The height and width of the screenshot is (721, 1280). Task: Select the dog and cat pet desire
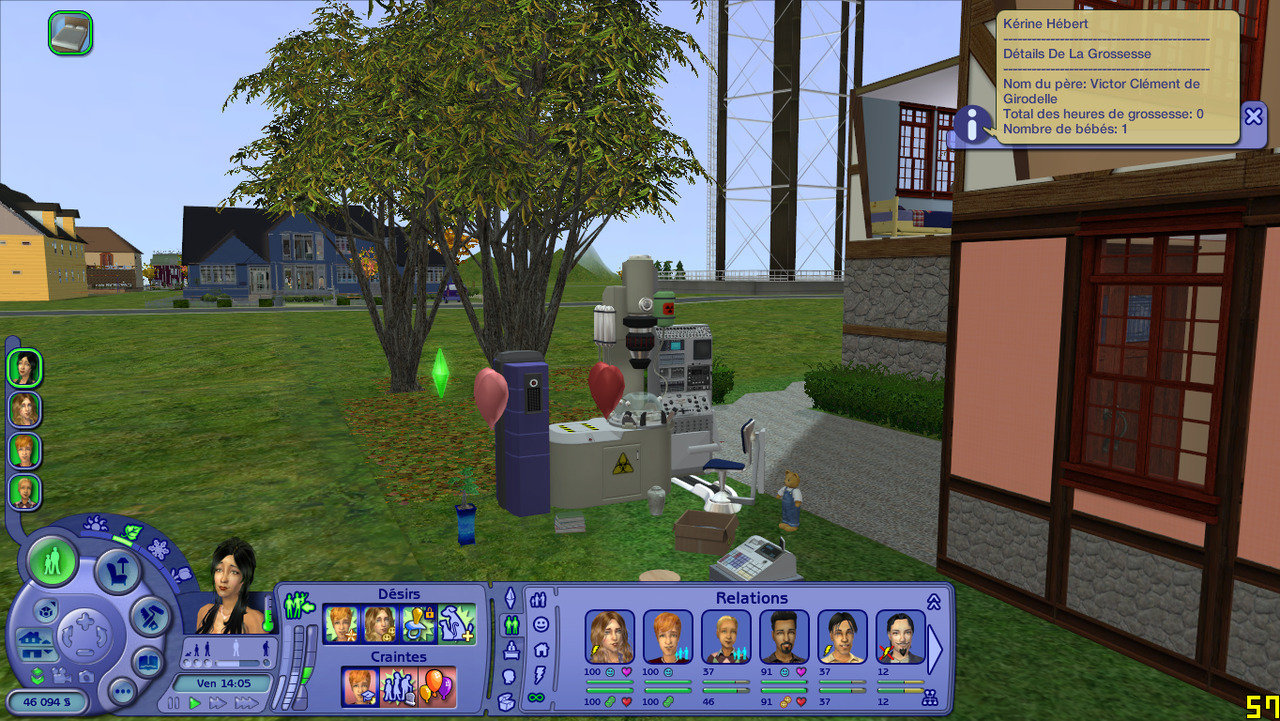[x=456, y=624]
